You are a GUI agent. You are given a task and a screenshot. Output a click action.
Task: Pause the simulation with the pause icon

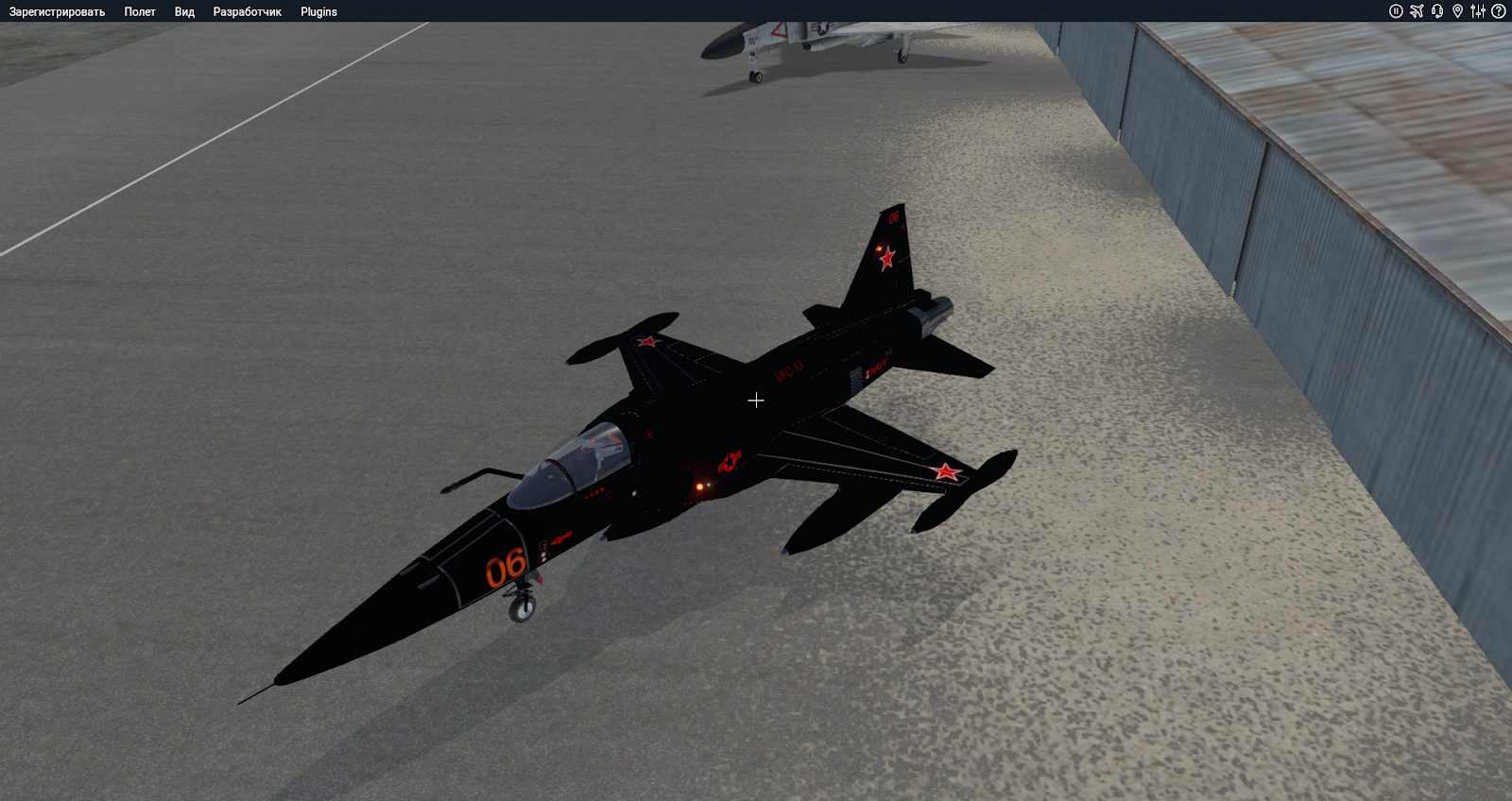(1396, 11)
